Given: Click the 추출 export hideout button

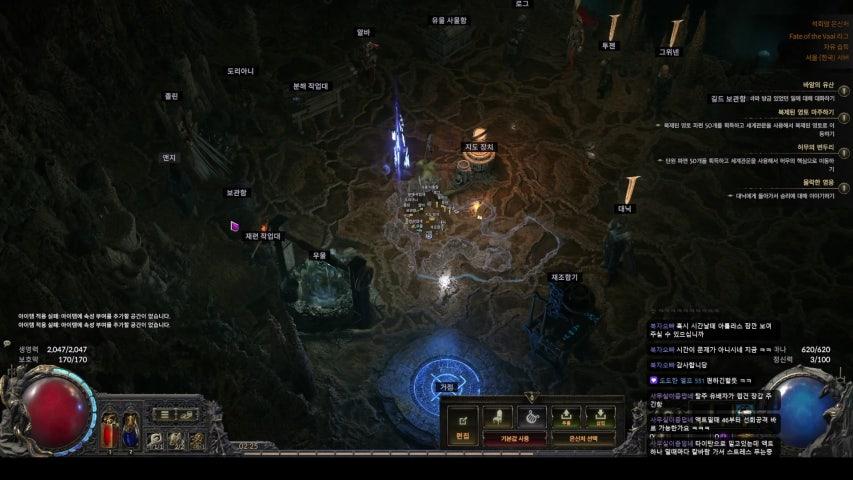Looking at the screenshot, I should [565, 416].
